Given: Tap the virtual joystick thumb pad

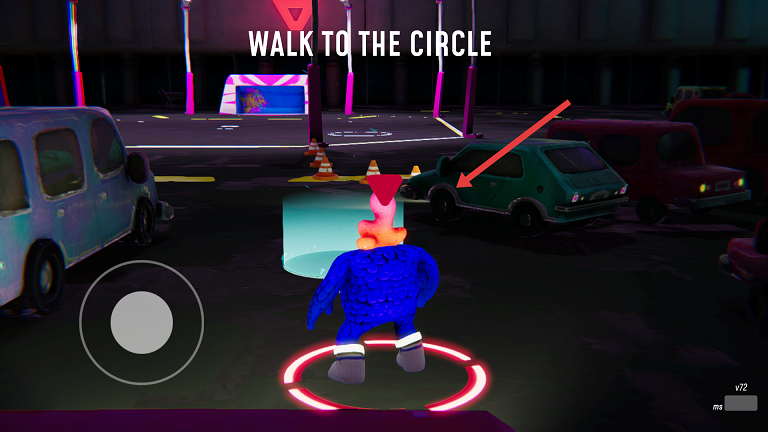Looking at the screenshot, I should [142, 322].
